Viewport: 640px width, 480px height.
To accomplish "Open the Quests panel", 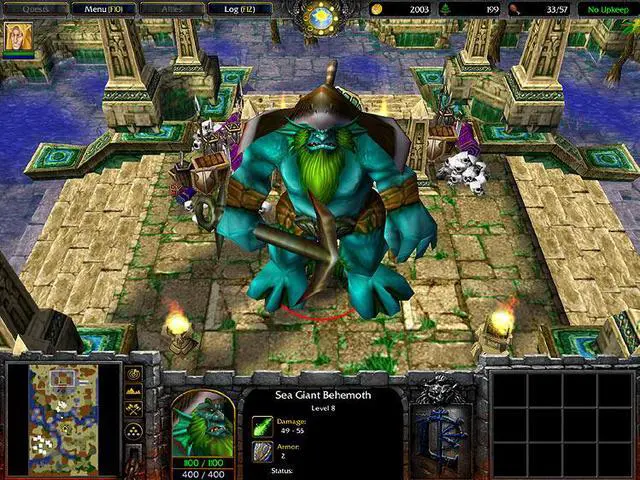I will [x=39, y=9].
